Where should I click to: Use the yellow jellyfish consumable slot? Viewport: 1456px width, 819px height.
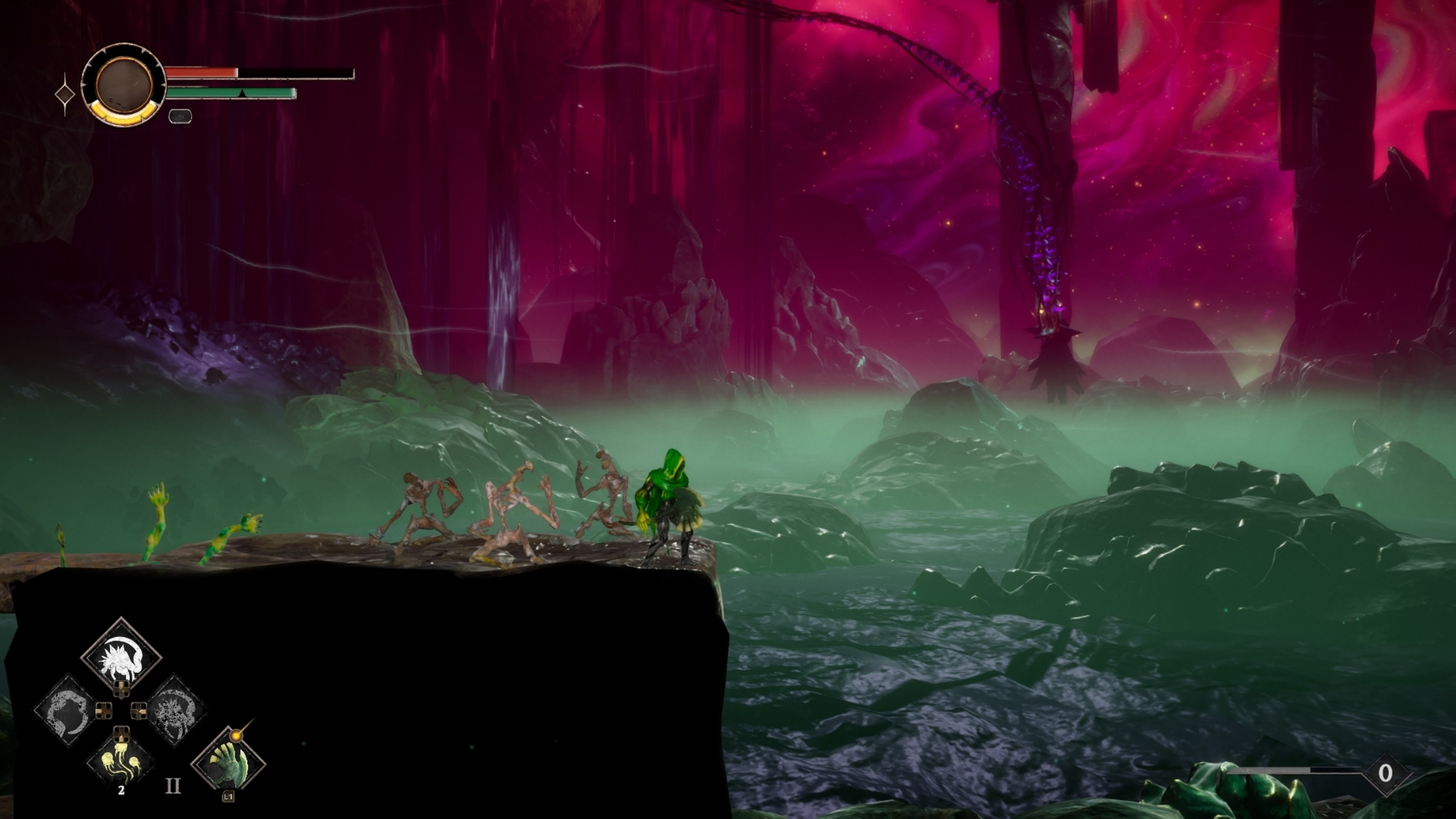pos(121,761)
